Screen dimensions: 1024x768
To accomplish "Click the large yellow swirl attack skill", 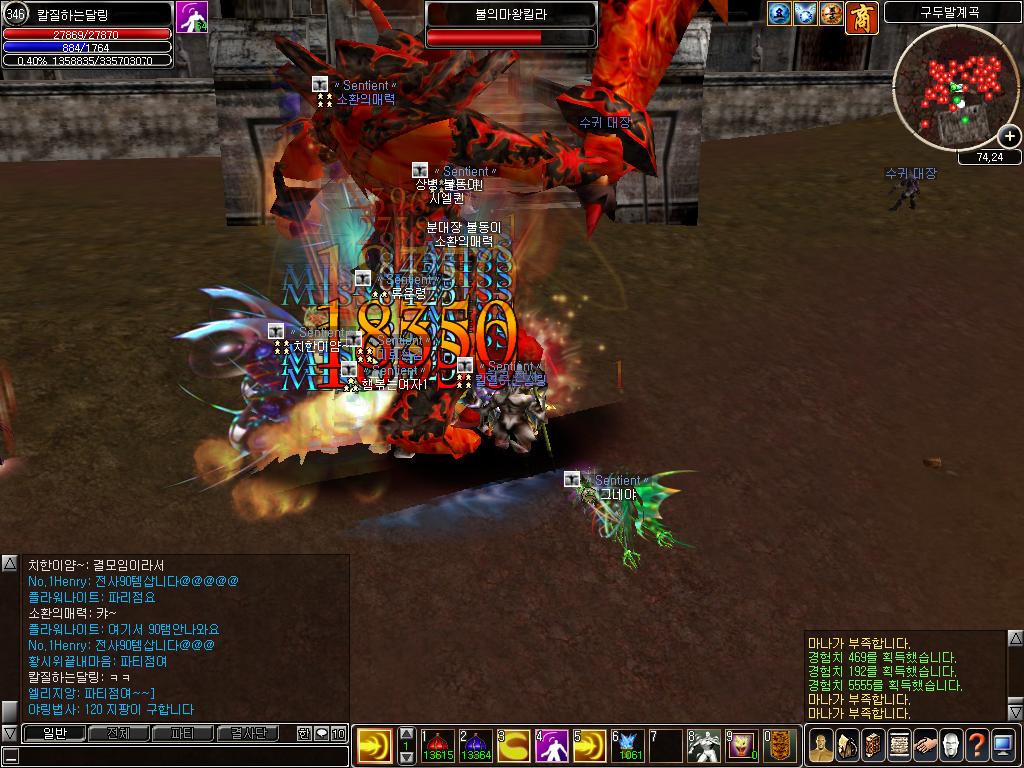I will [374, 746].
